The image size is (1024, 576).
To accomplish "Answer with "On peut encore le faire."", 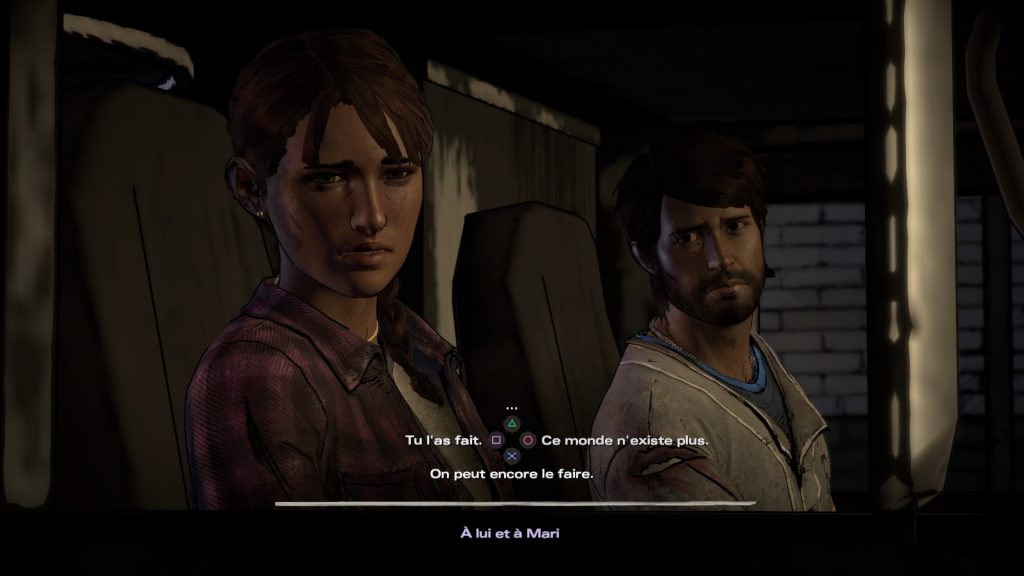I will (511, 473).
